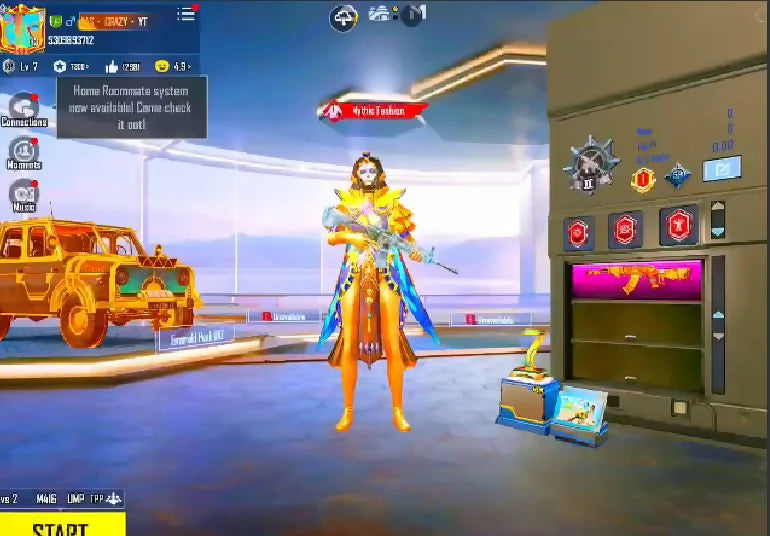The image size is (770, 536).
Task: Open the Moments icon
Action: [23, 151]
